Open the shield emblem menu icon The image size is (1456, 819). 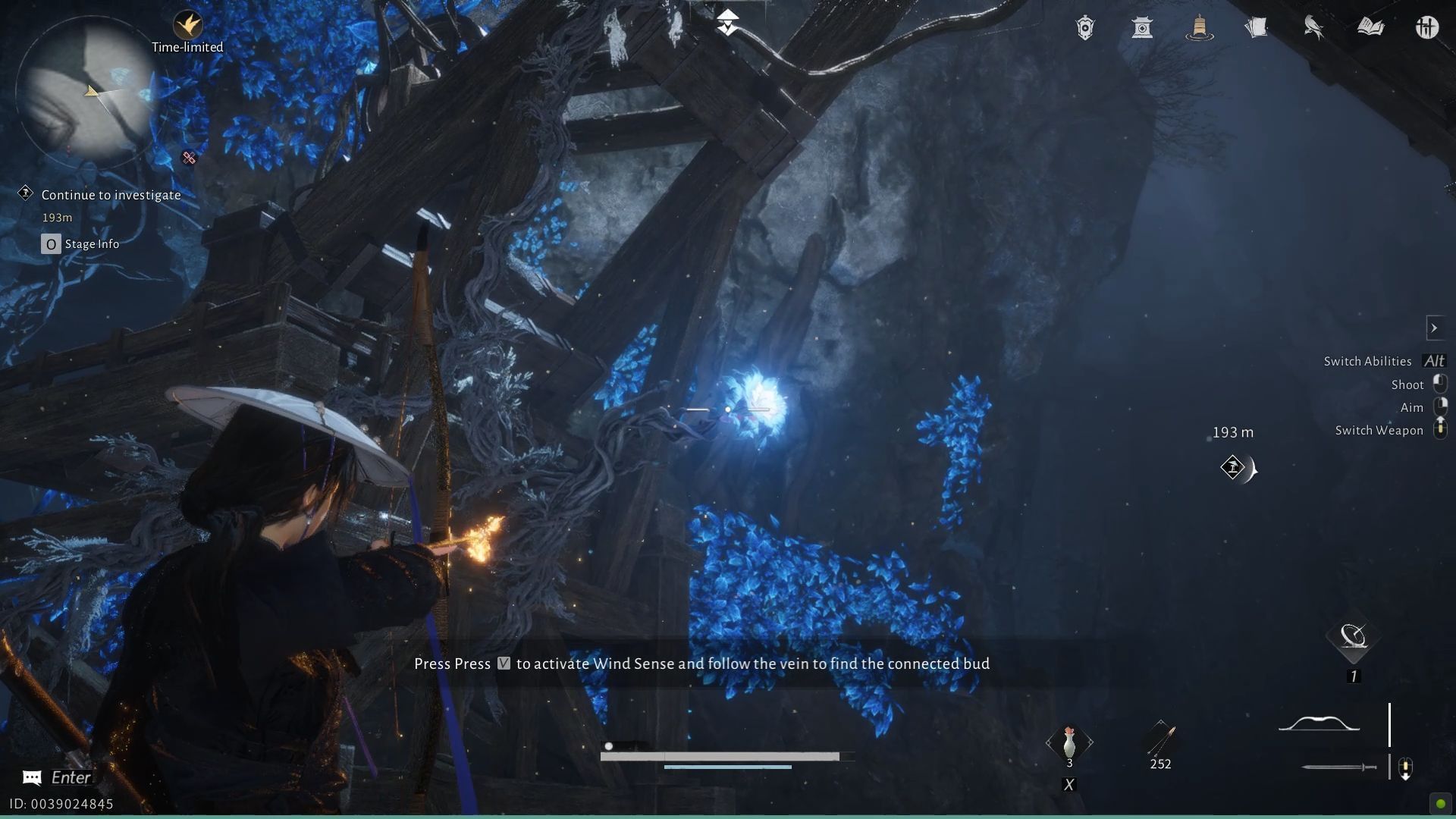pos(1084,27)
